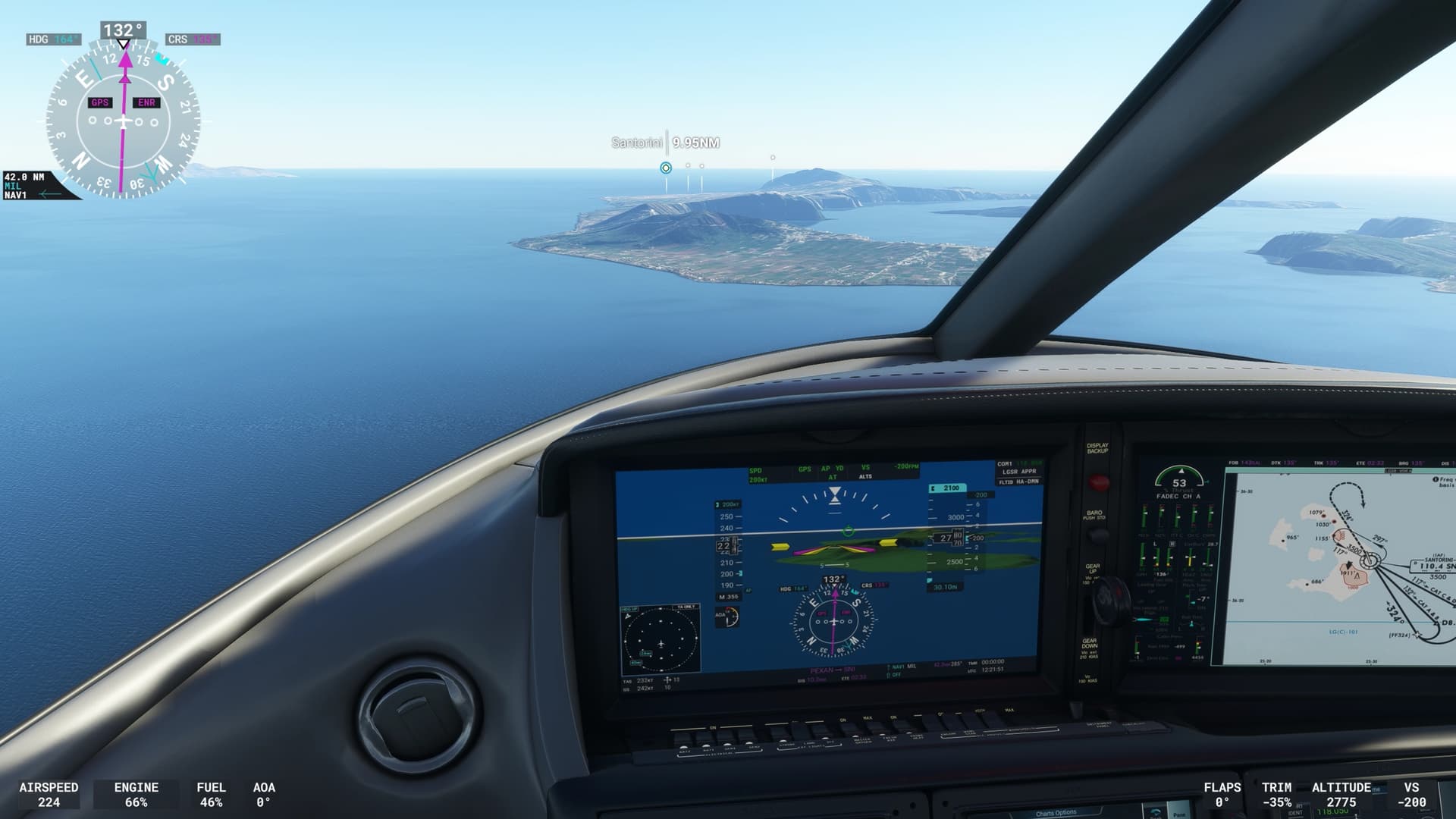Image resolution: width=1456 pixels, height=819 pixels.
Task: Toggle the BATT switch on the switch panel
Action: point(683,748)
